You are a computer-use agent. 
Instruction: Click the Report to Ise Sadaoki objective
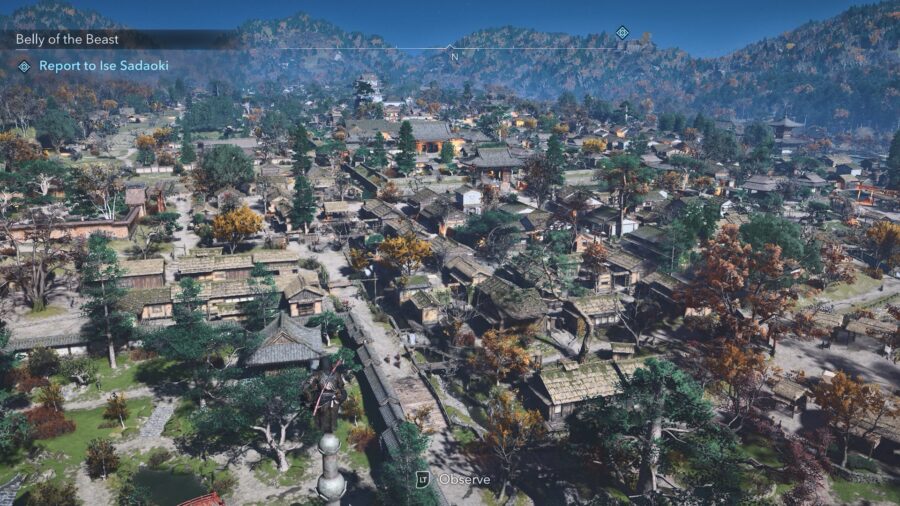click(103, 66)
